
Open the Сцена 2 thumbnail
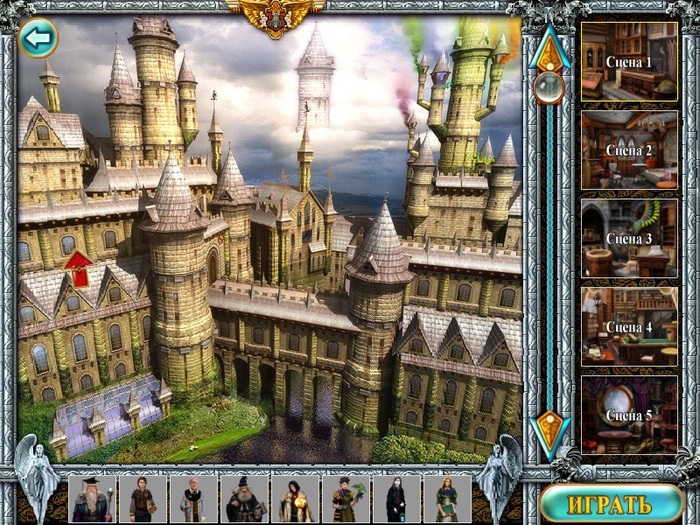click(629, 149)
